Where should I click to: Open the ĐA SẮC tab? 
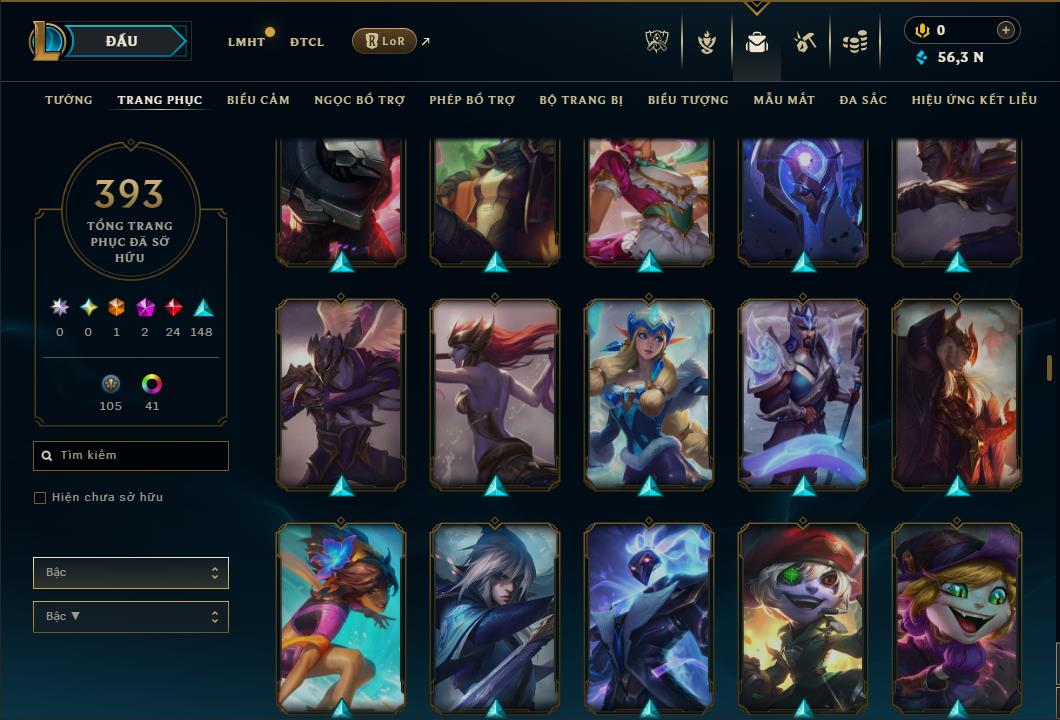pos(863,100)
